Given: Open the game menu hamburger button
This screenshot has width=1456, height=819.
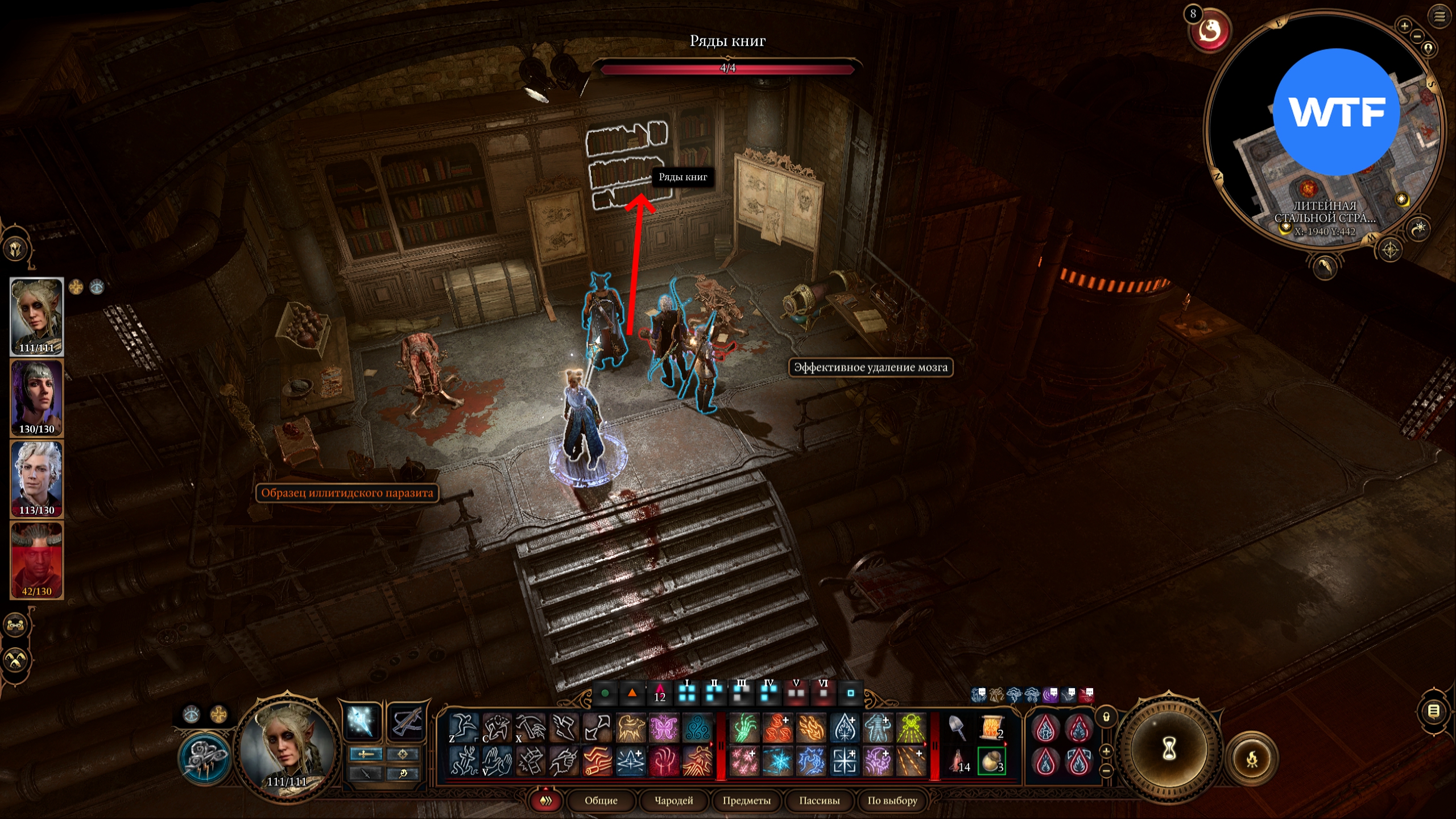Looking at the screenshot, I should [1440, 16].
